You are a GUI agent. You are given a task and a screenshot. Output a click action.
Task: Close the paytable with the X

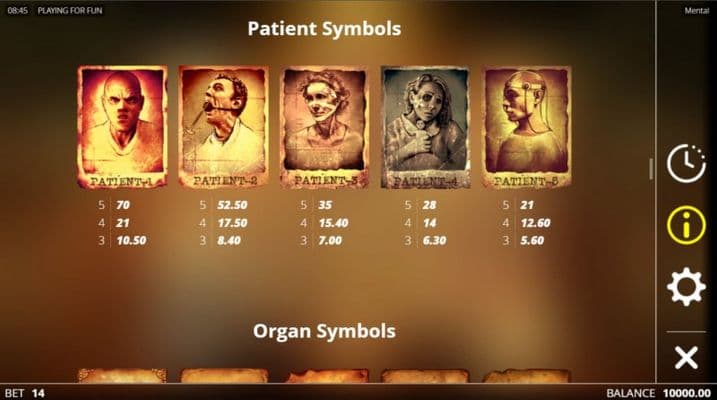686,357
